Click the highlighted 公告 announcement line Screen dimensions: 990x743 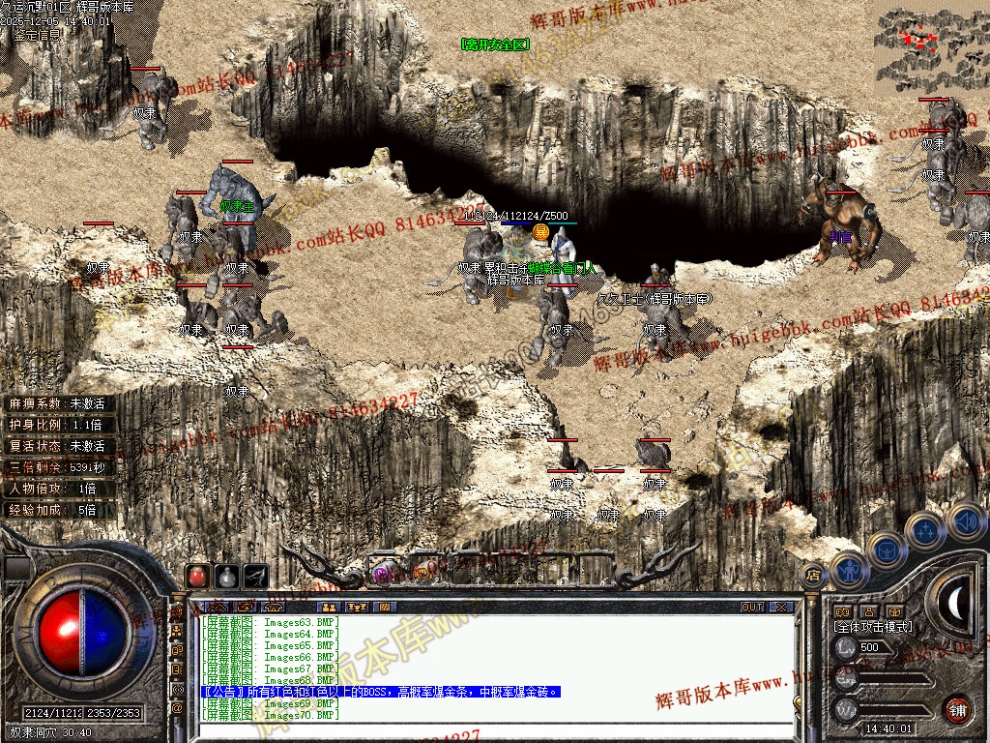click(380, 692)
